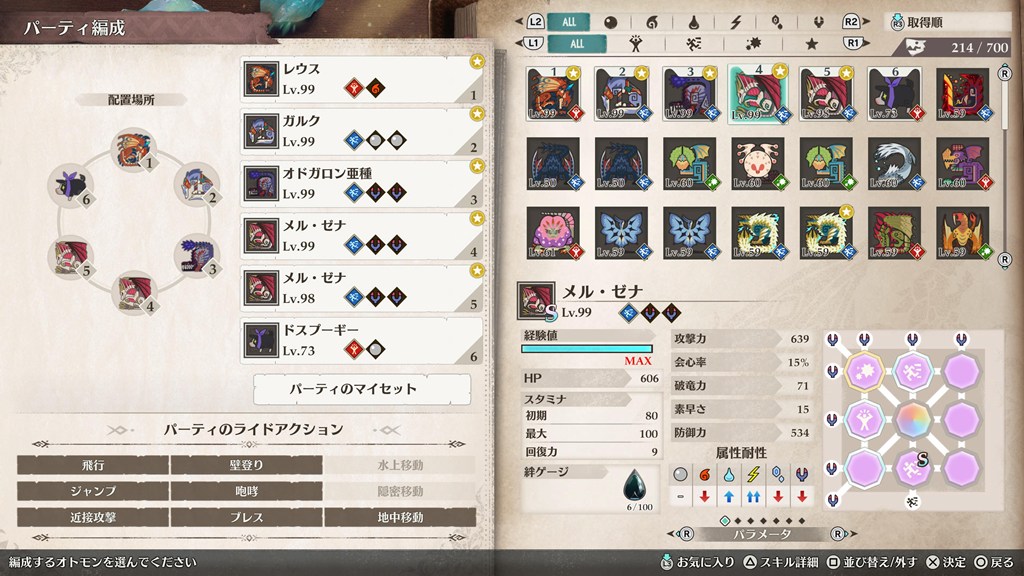Filter monsters by water droplet element

tap(695, 22)
